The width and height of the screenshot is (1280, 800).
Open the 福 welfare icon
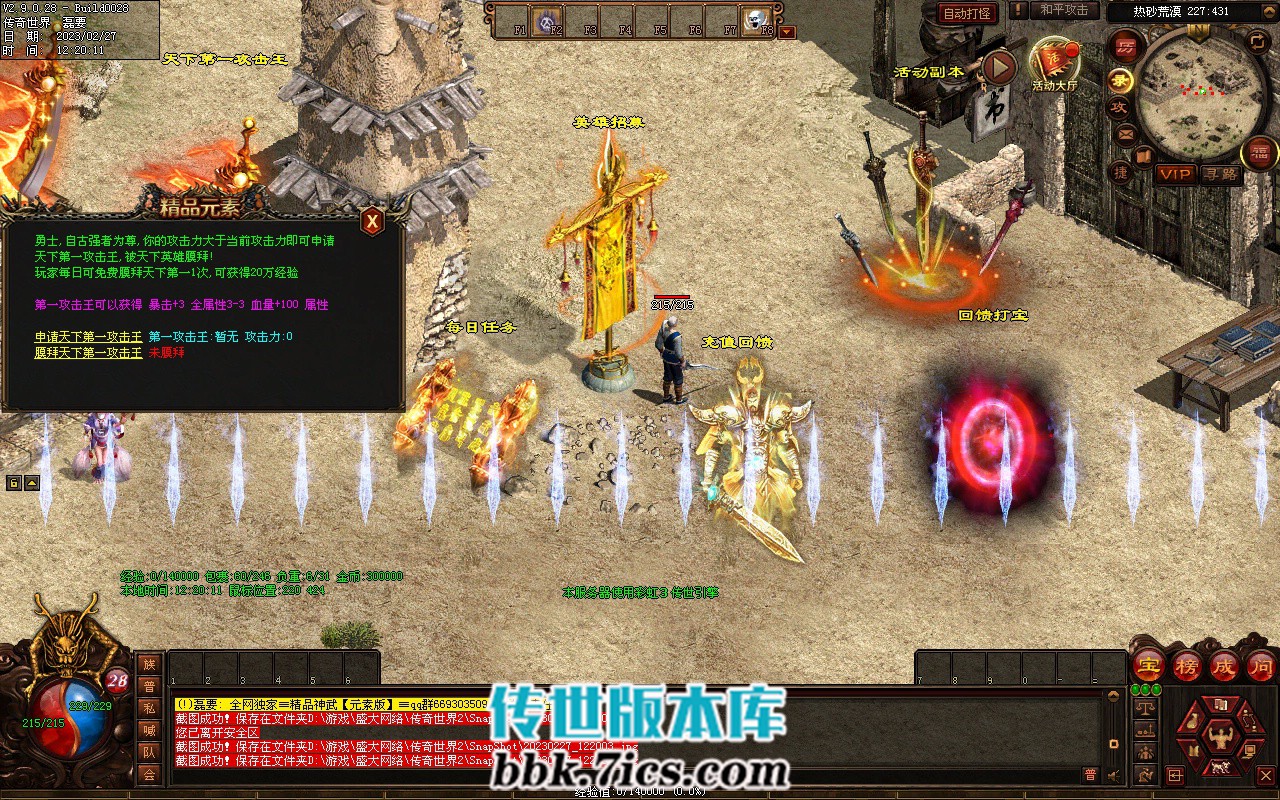1259,153
